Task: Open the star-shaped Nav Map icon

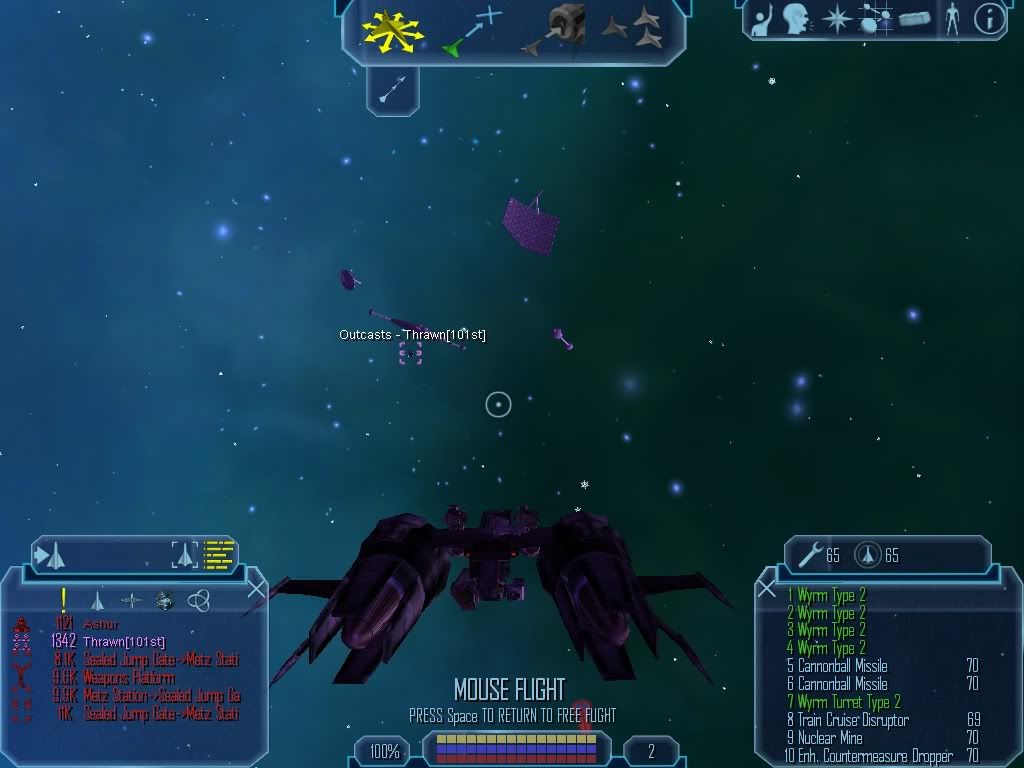Action: pyautogui.click(x=835, y=18)
